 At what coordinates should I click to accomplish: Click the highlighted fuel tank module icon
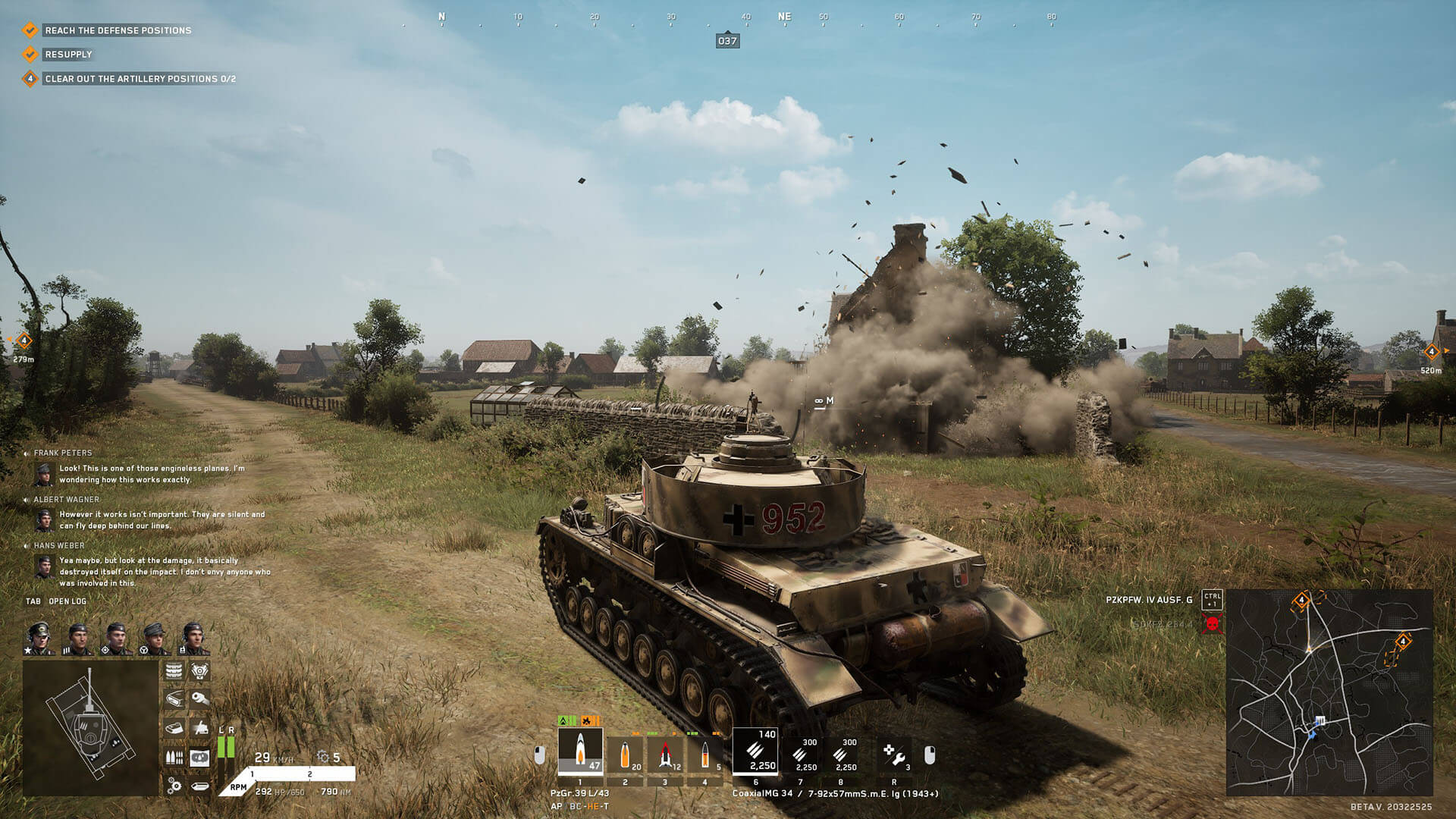point(199,757)
